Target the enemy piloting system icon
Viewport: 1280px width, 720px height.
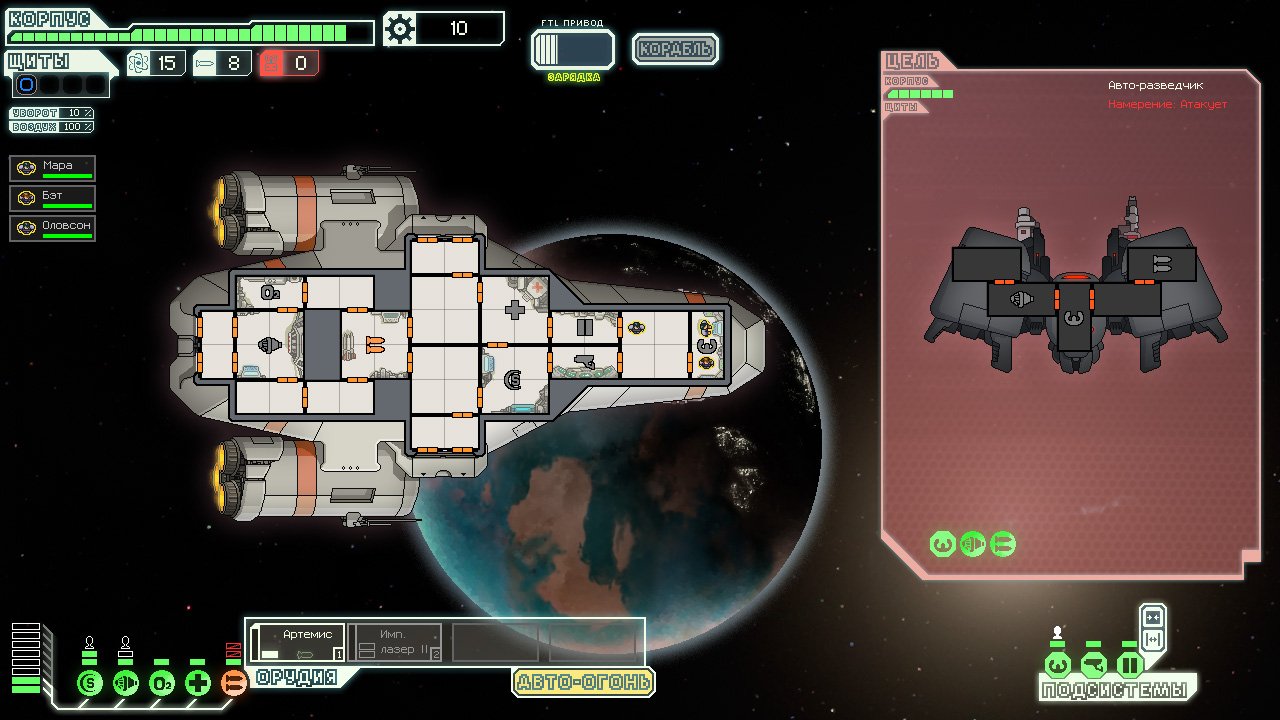[941, 544]
